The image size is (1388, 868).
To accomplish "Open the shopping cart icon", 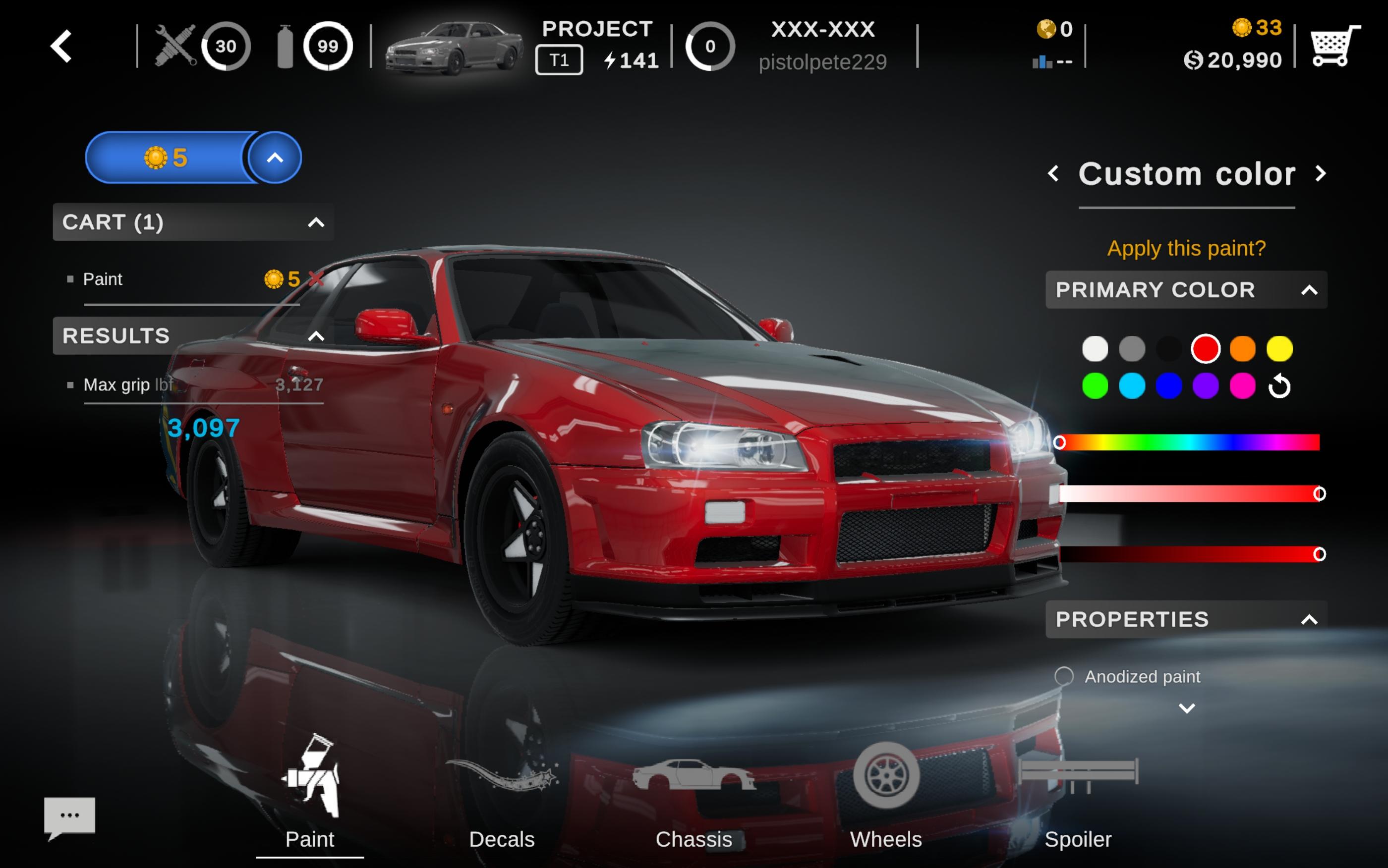I will point(1334,46).
